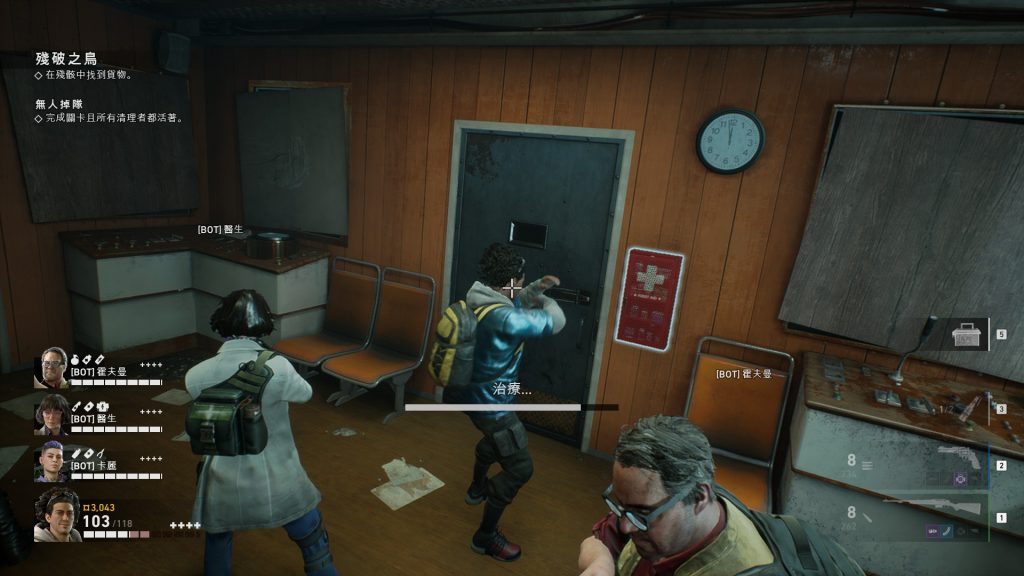Switch to the revolver sidearm slot
Screen dimensions: 1024x576
tap(958, 461)
